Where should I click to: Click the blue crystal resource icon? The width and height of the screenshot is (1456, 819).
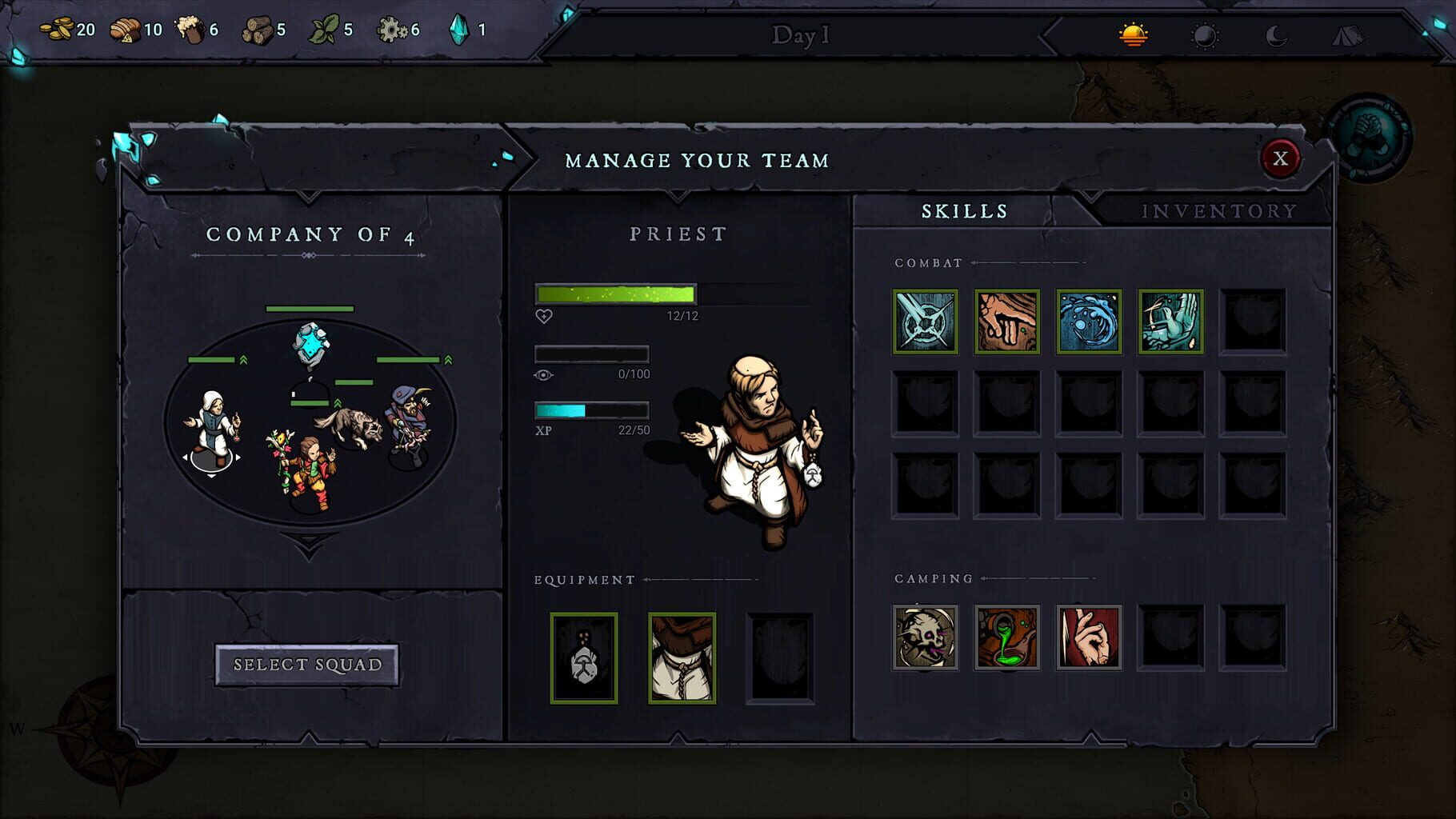click(x=458, y=27)
